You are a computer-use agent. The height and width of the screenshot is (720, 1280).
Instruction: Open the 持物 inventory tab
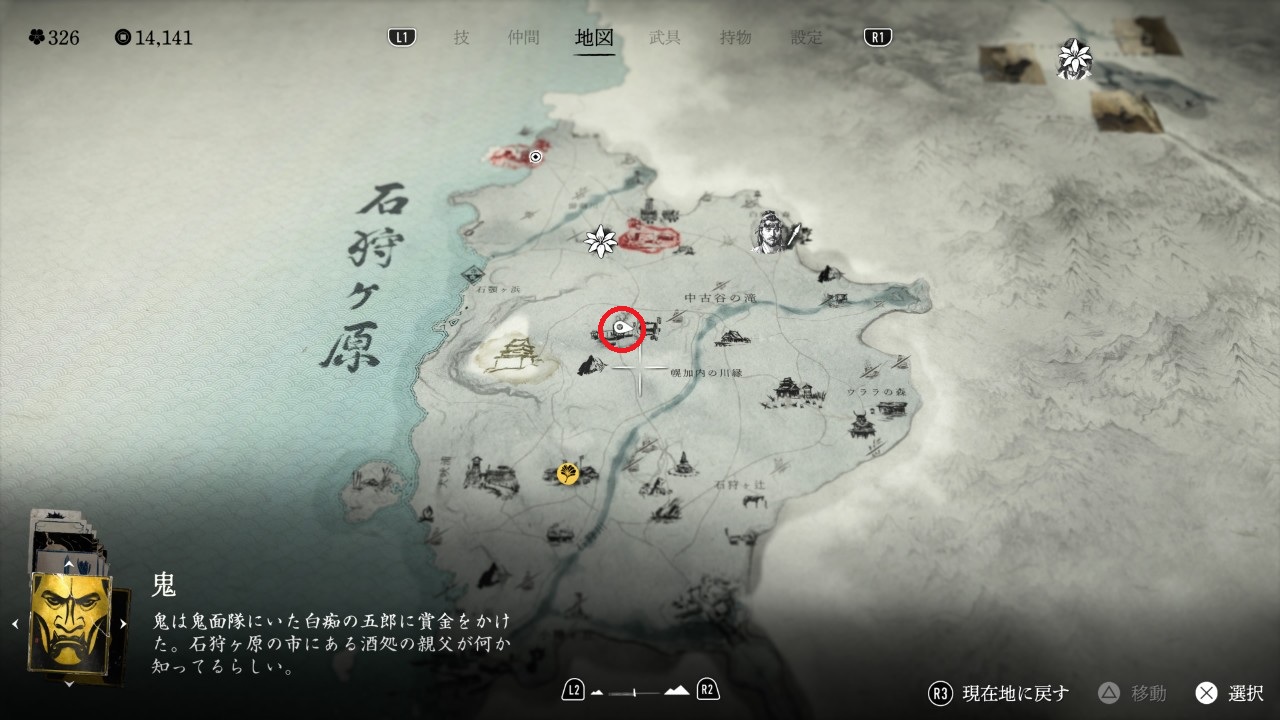(x=735, y=38)
